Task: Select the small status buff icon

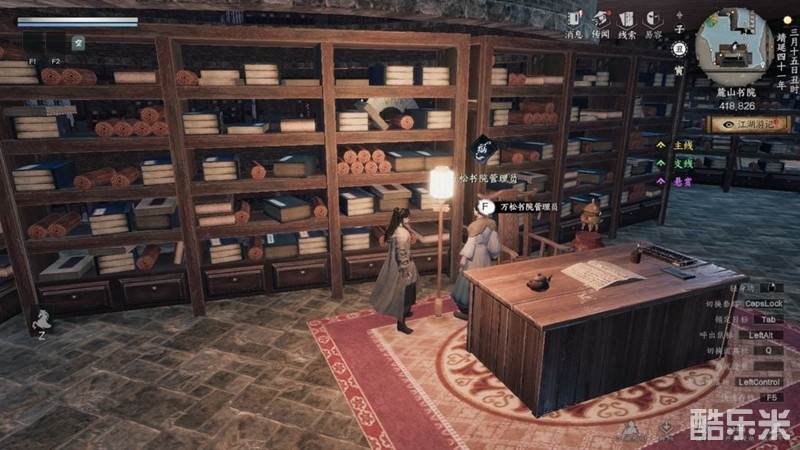Action: pos(78,43)
